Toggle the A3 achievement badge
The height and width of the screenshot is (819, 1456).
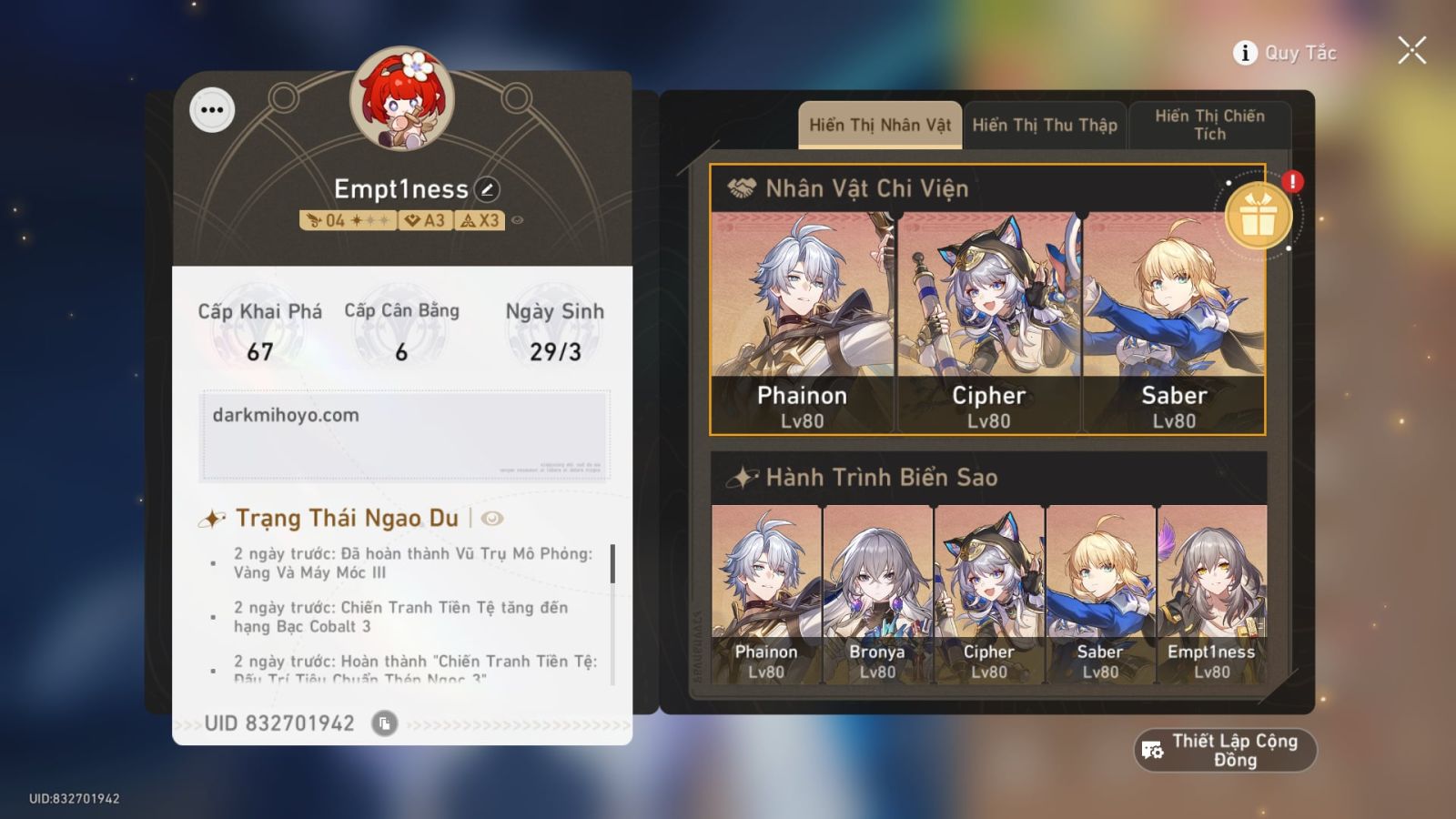pos(424,219)
